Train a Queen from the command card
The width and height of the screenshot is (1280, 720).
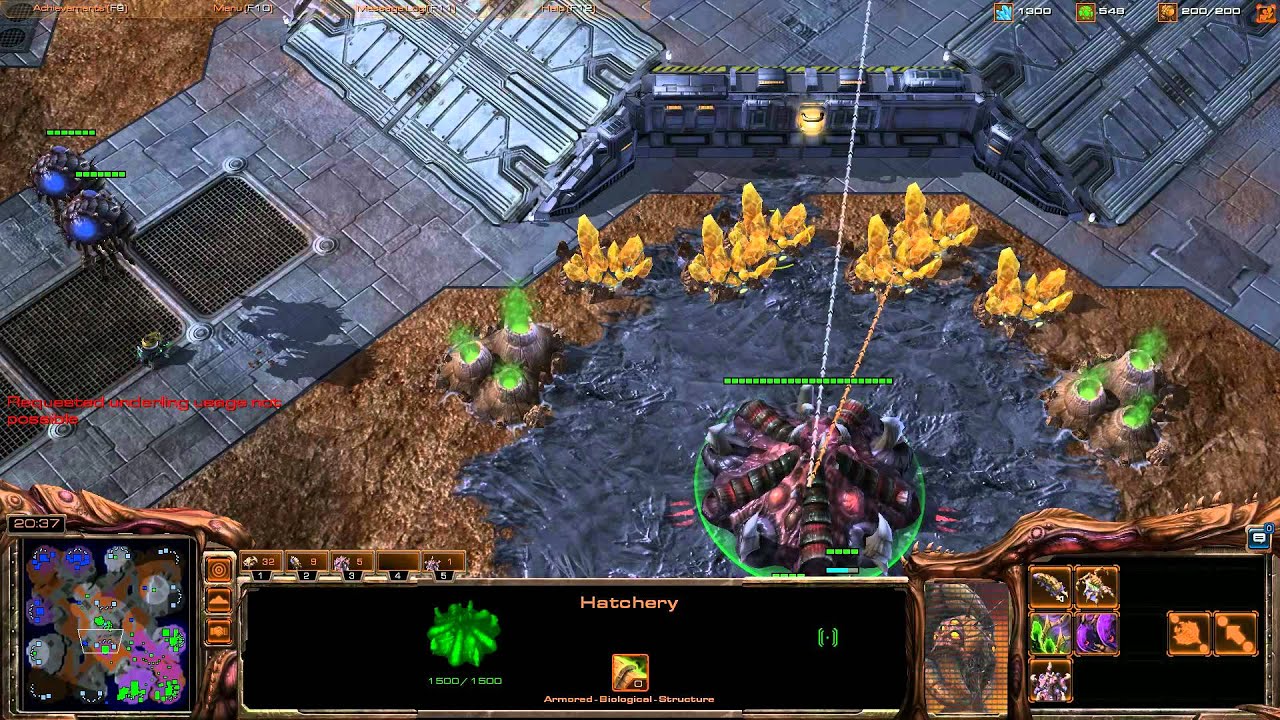click(x=1096, y=587)
